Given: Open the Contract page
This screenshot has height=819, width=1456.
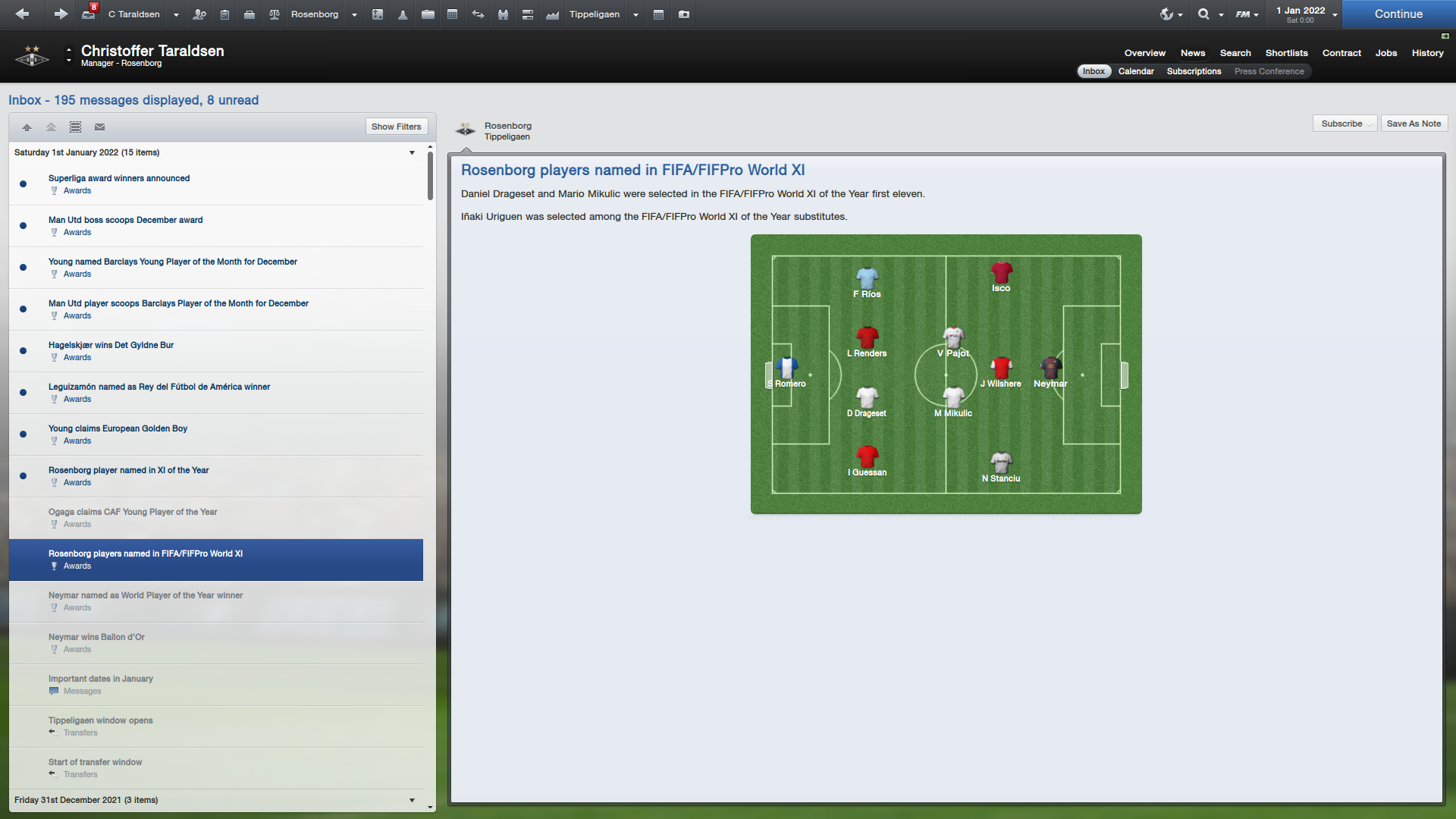Looking at the screenshot, I should [x=1341, y=53].
